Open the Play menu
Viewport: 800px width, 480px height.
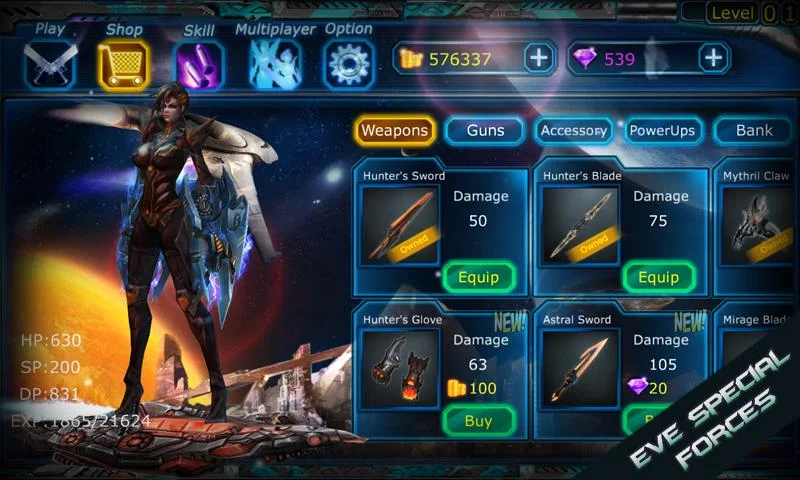click(49, 62)
